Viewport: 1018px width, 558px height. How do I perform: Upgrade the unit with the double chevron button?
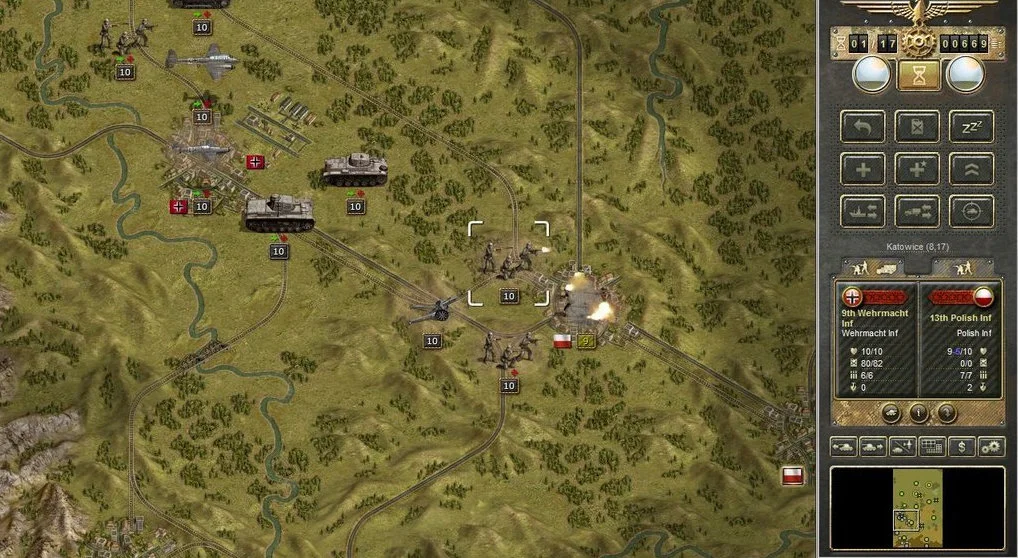click(970, 168)
